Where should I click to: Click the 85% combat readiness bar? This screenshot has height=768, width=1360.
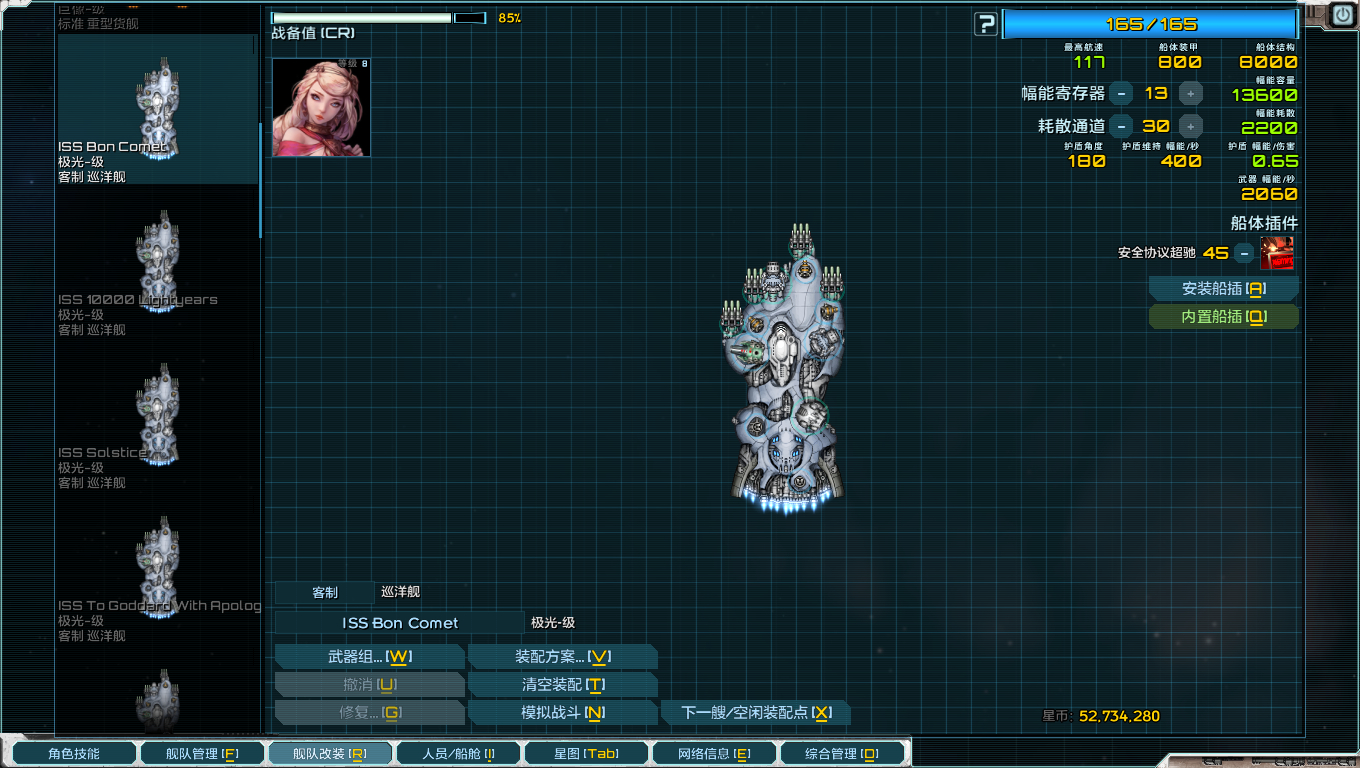360,17
